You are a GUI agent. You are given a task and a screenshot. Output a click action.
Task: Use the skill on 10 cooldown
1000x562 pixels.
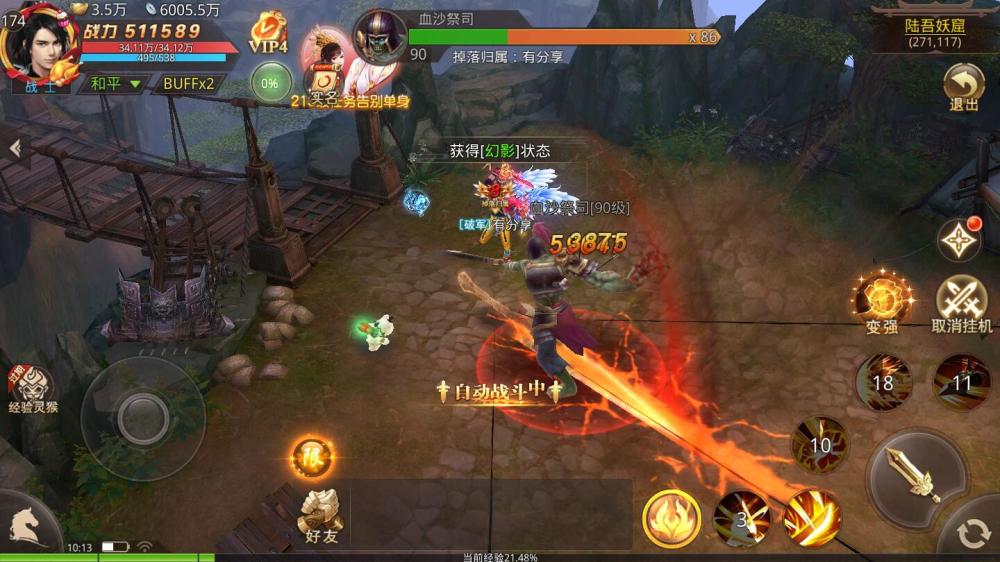point(820,445)
